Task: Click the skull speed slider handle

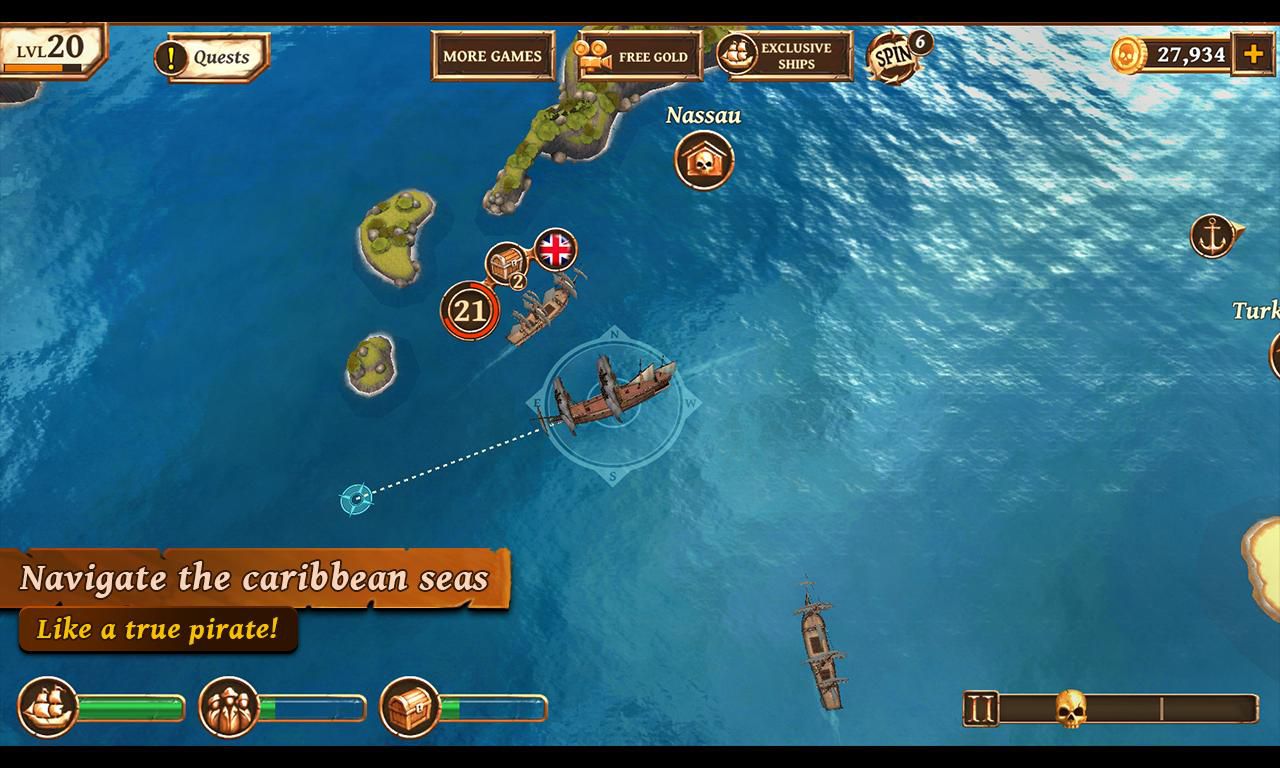Action: click(x=1071, y=708)
